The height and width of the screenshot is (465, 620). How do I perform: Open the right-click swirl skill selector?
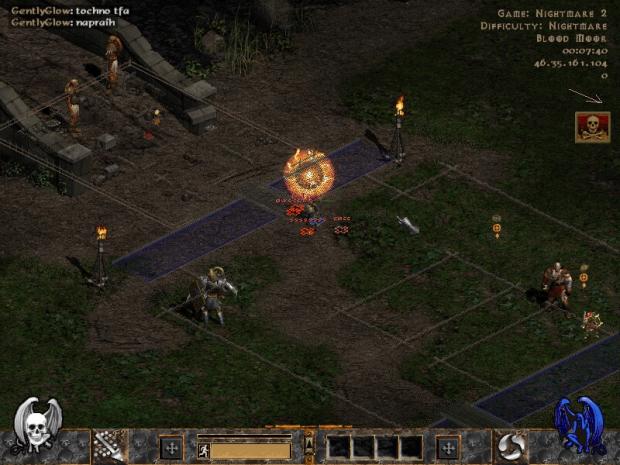click(513, 446)
